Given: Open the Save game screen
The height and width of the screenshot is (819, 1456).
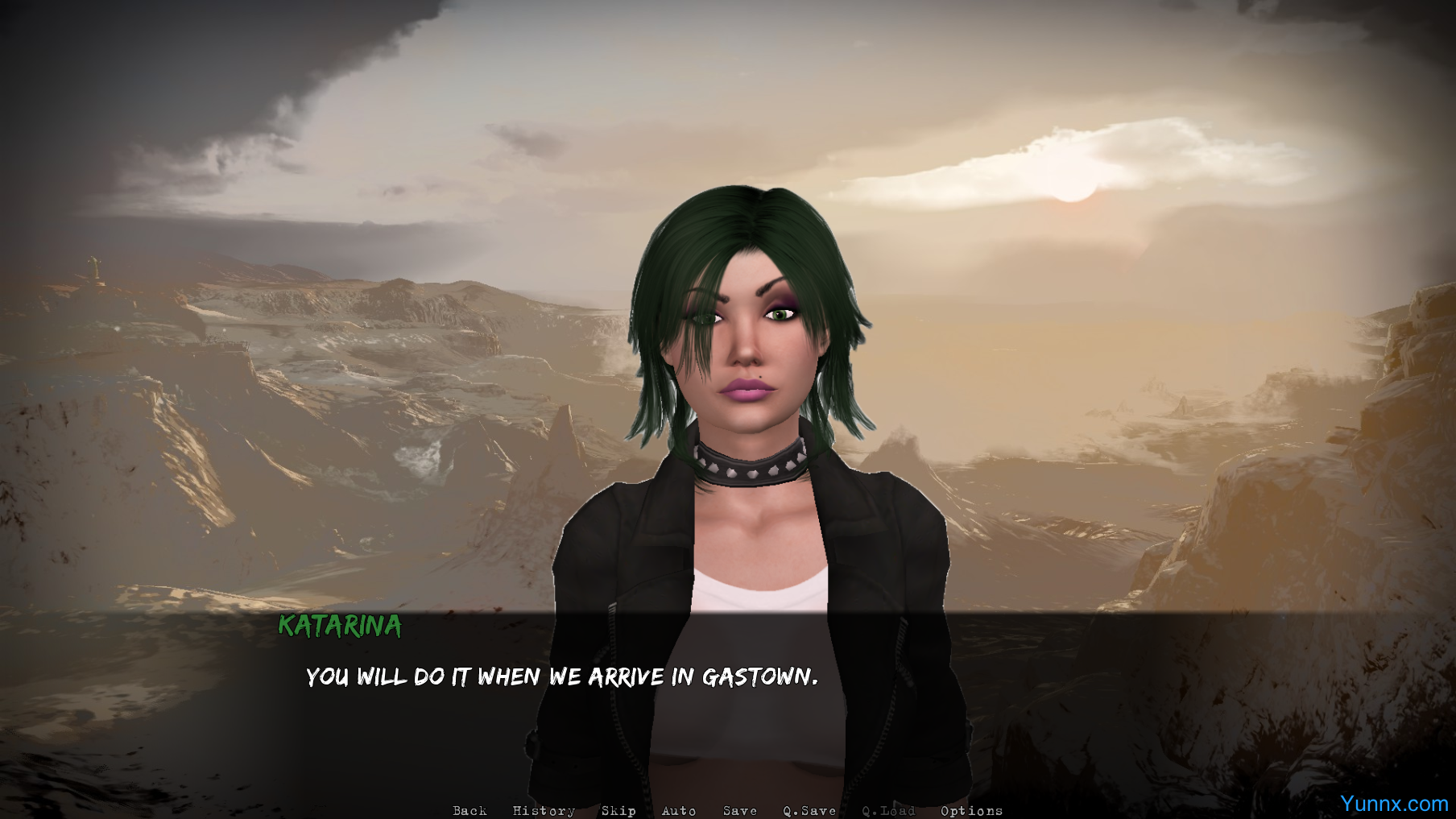Looking at the screenshot, I should [740, 810].
